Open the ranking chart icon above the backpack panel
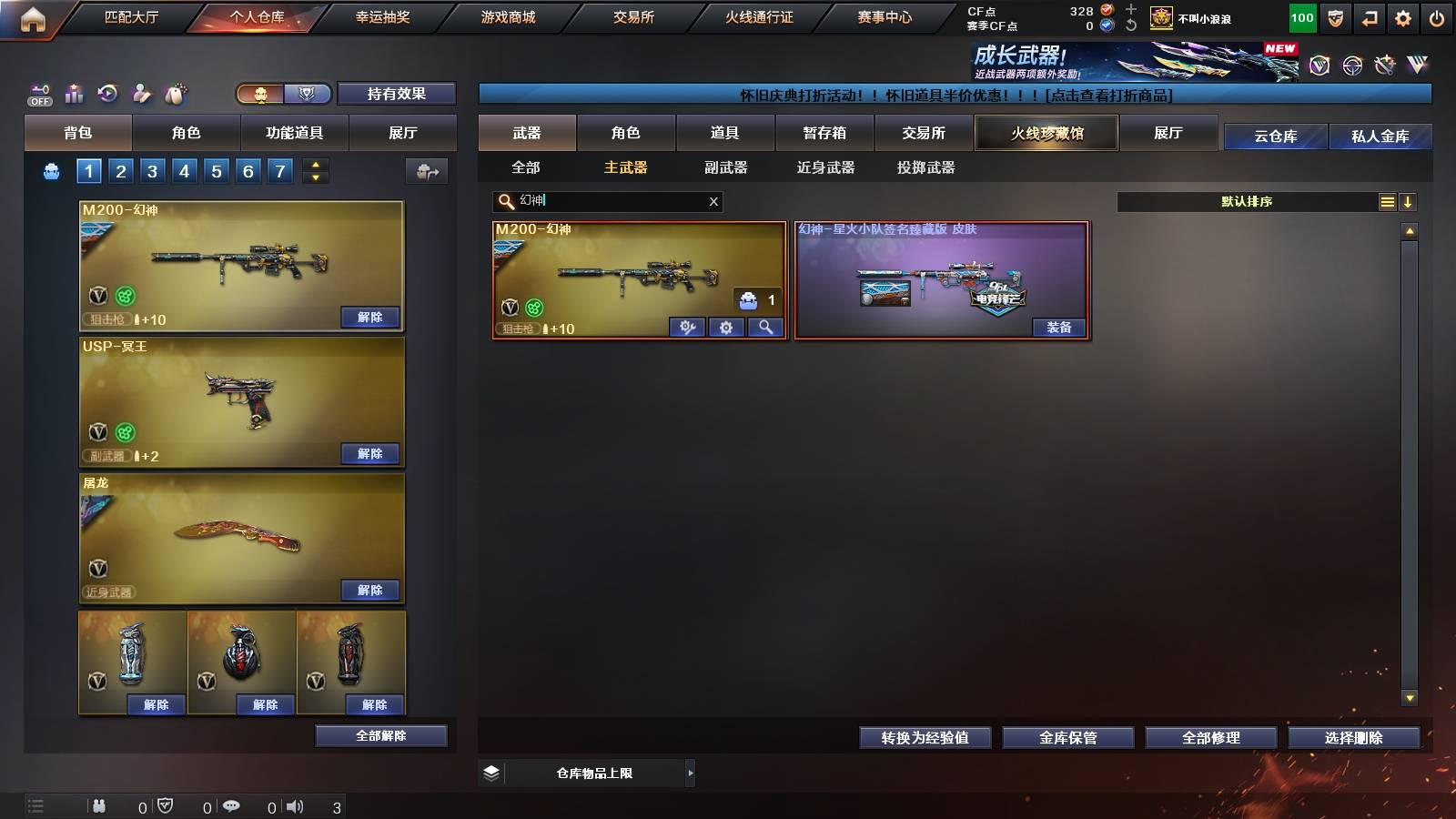The image size is (1456, 819). point(74,93)
